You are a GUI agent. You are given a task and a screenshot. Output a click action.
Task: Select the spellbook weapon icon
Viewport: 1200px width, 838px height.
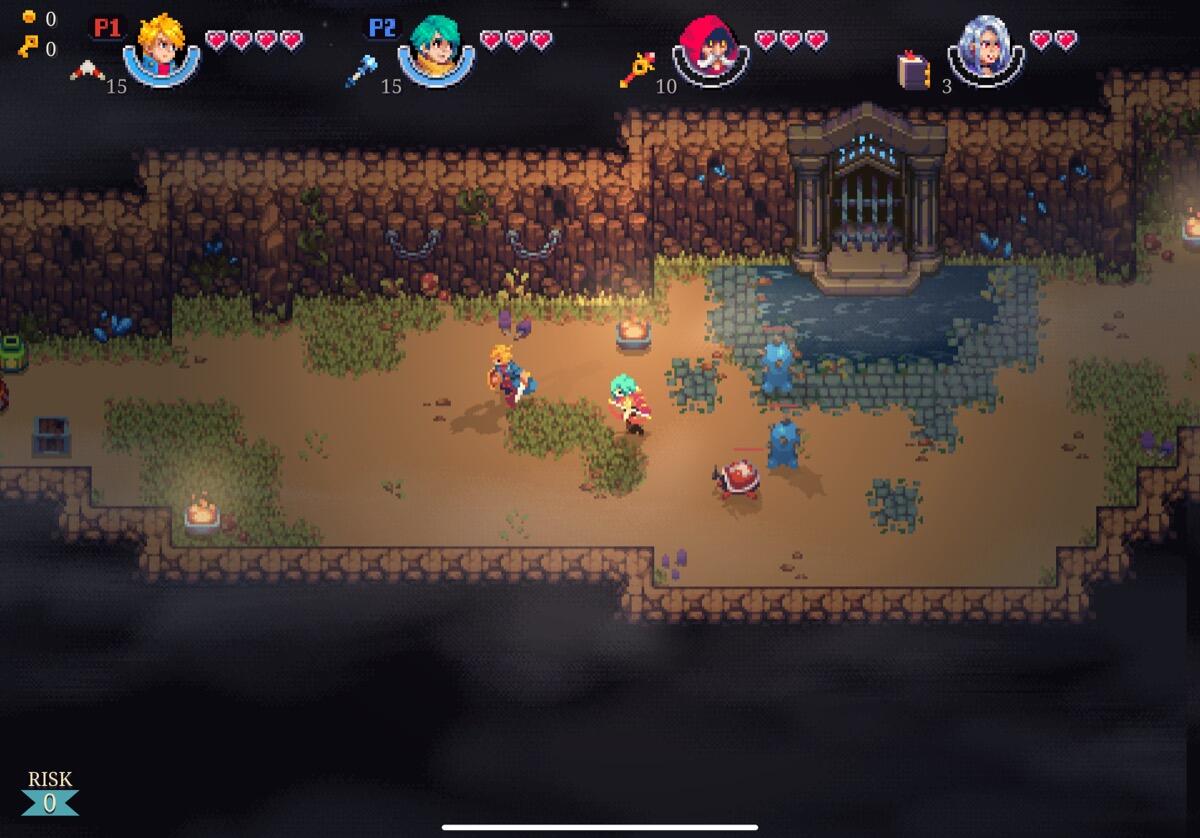click(x=912, y=71)
